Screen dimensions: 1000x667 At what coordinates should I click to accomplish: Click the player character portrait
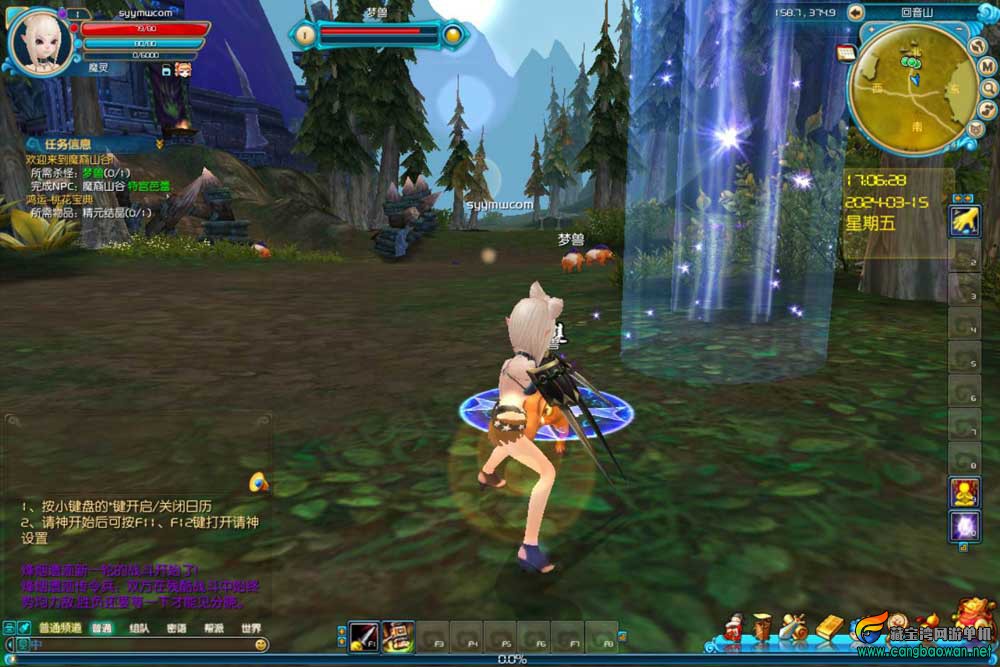(x=40, y=40)
